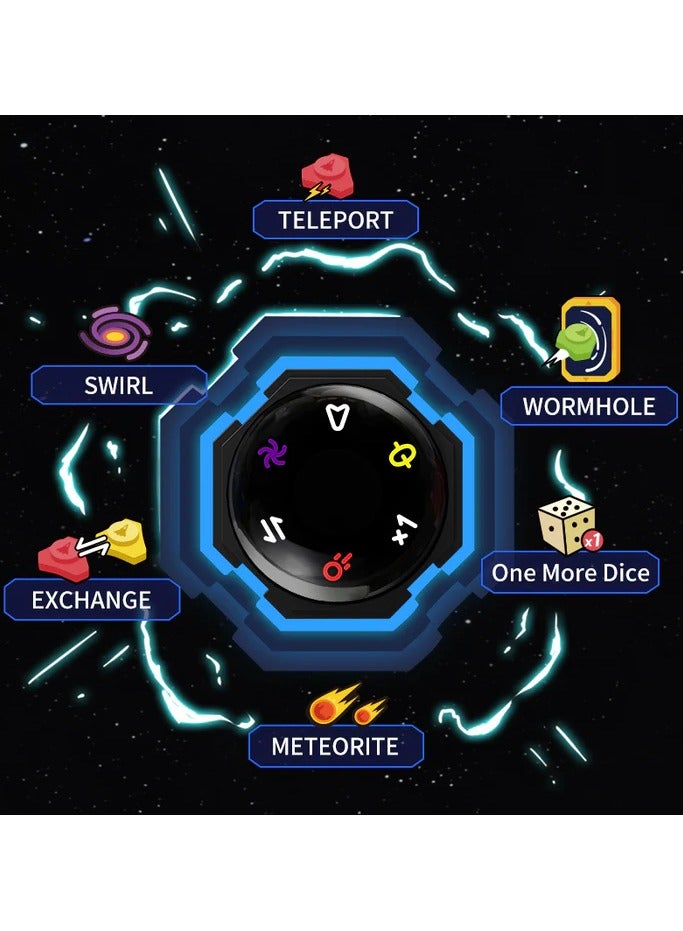
Task: Select the twin flaming meteorites icon
Action: pos(341,706)
